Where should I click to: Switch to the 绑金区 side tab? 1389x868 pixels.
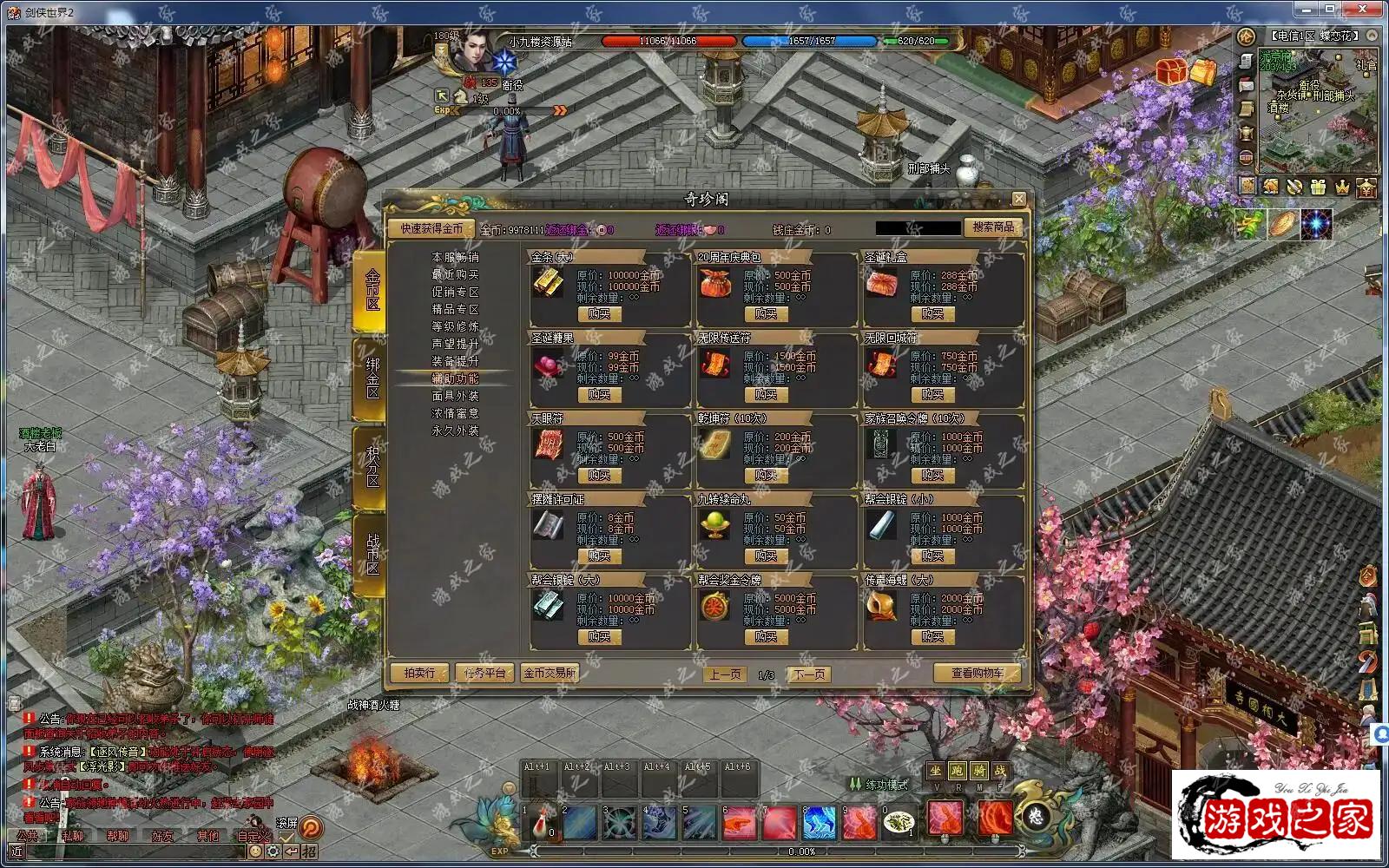pos(372,378)
